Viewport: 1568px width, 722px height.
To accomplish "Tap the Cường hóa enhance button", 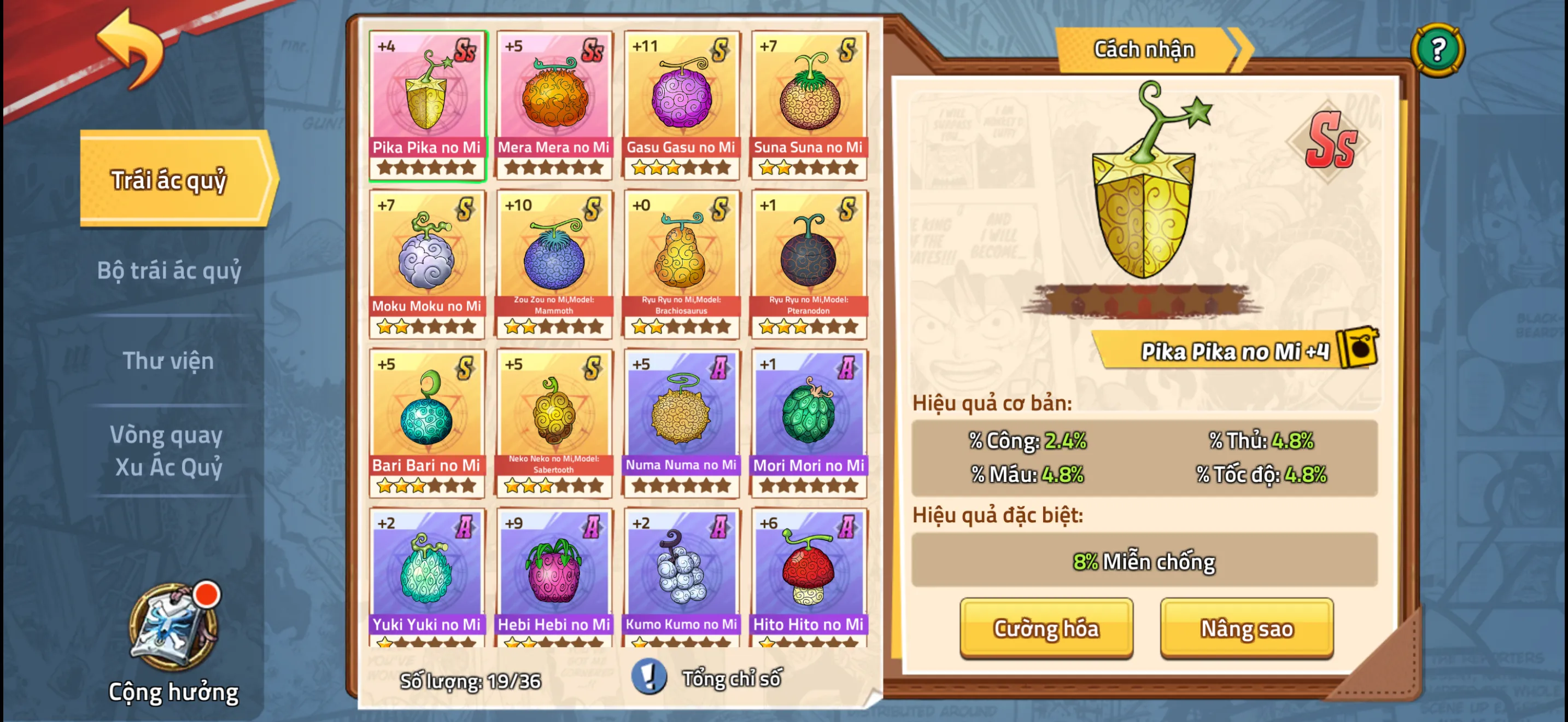I will pyautogui.click(x=1046, y=627).
